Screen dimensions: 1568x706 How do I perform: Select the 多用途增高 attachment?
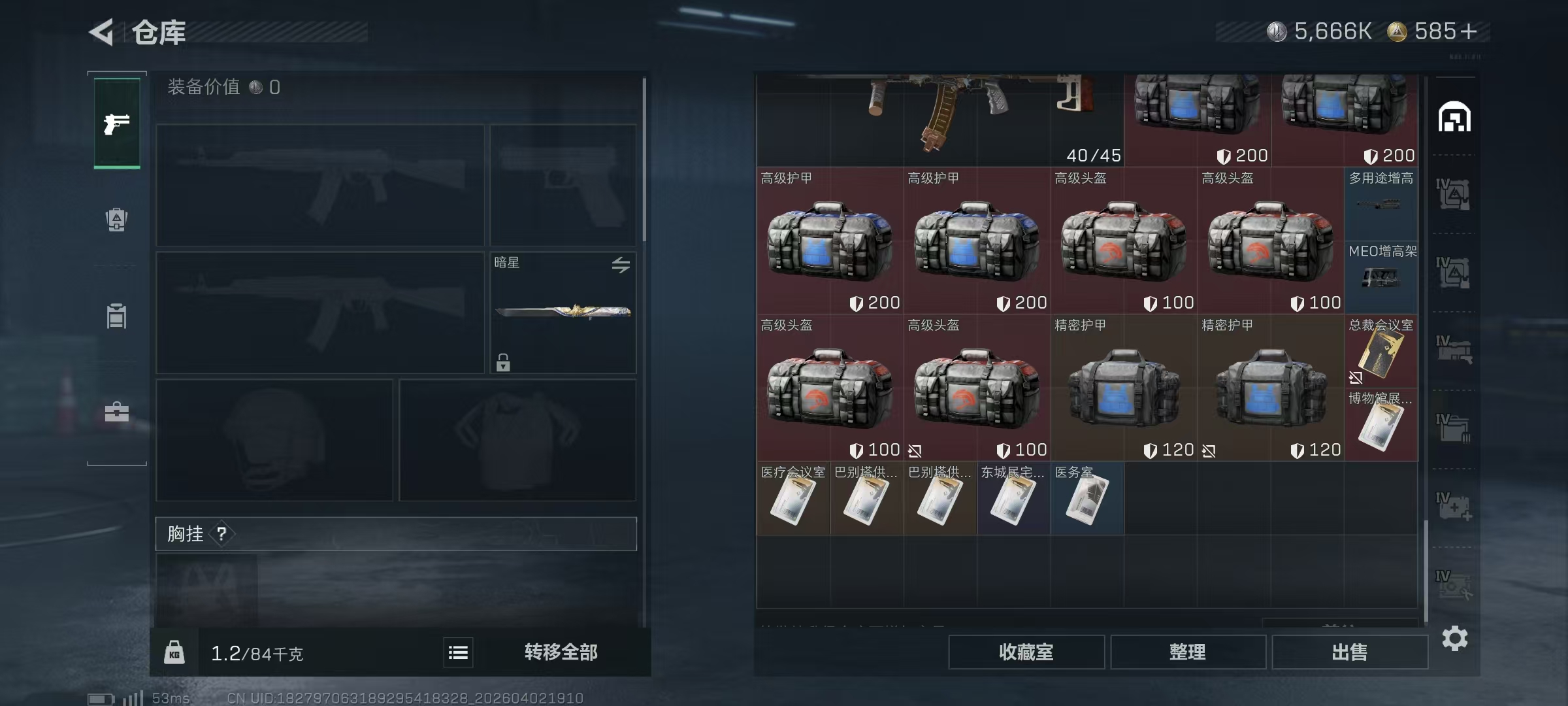[x=1381, y=204]
